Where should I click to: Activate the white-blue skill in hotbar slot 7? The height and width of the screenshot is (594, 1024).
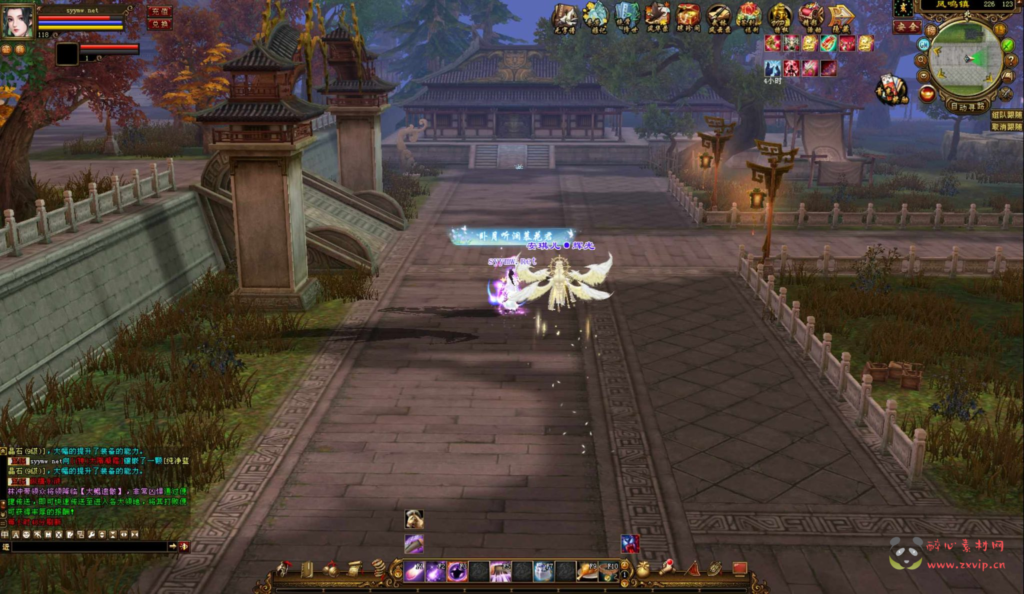[544, 572]
